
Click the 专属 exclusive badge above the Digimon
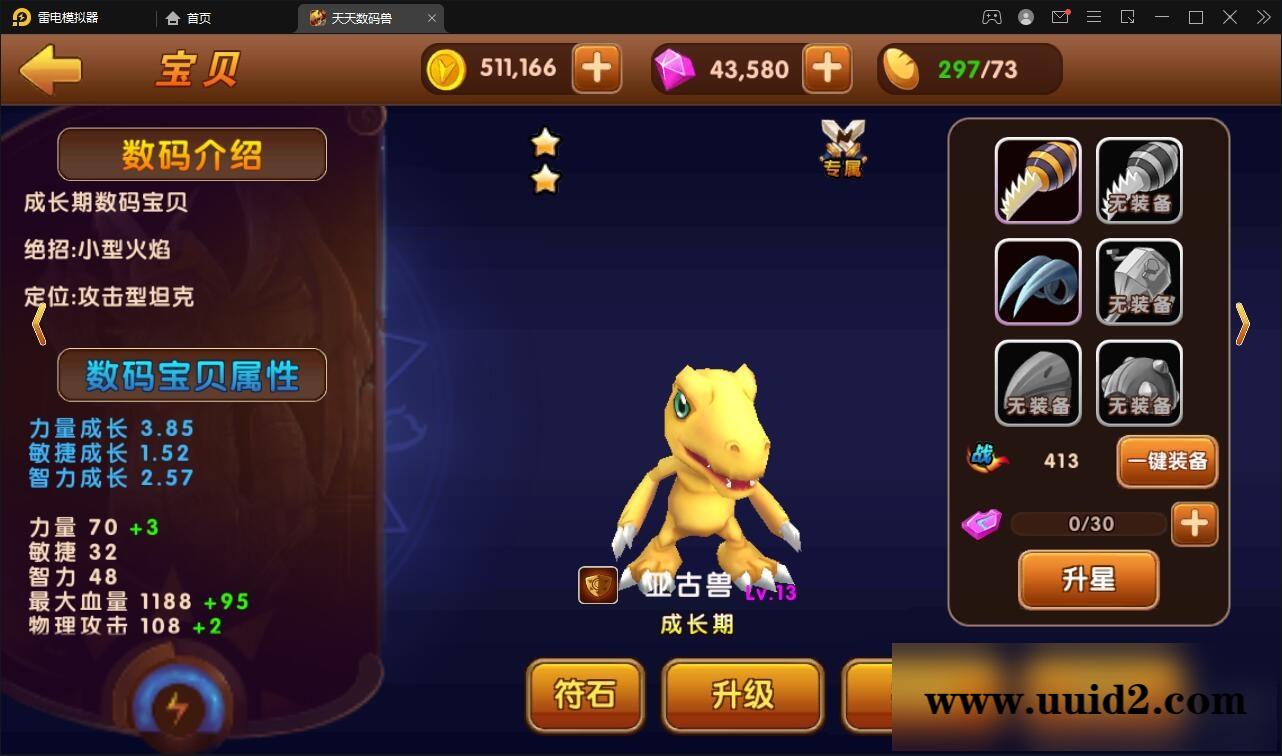843,152
